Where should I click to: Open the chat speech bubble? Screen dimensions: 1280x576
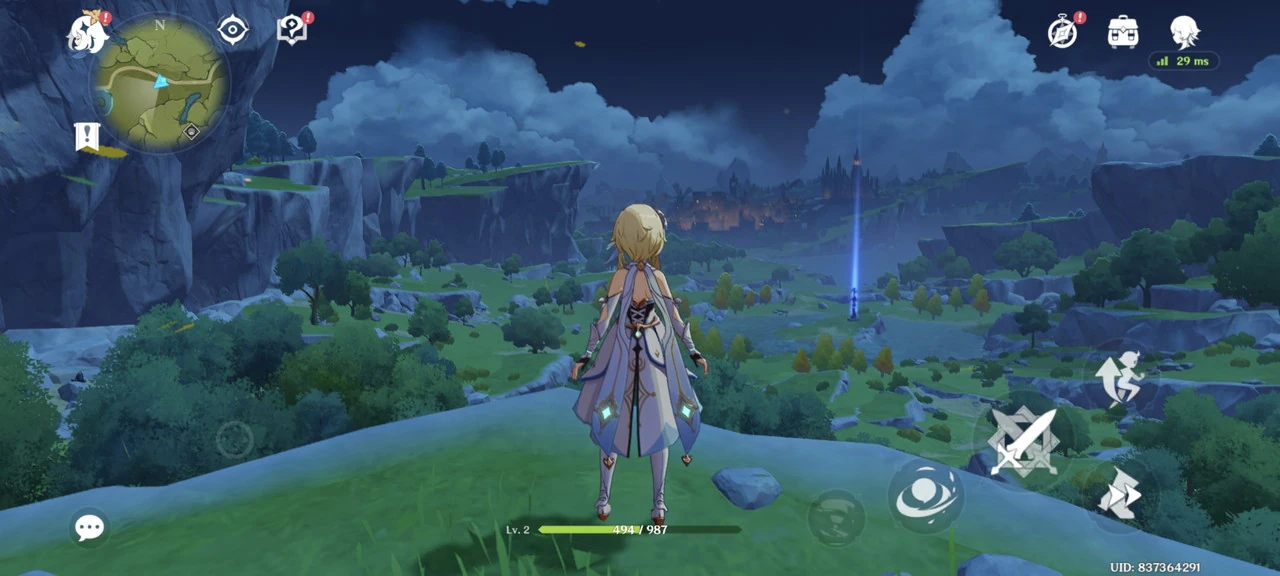click(x=89, y=527)
